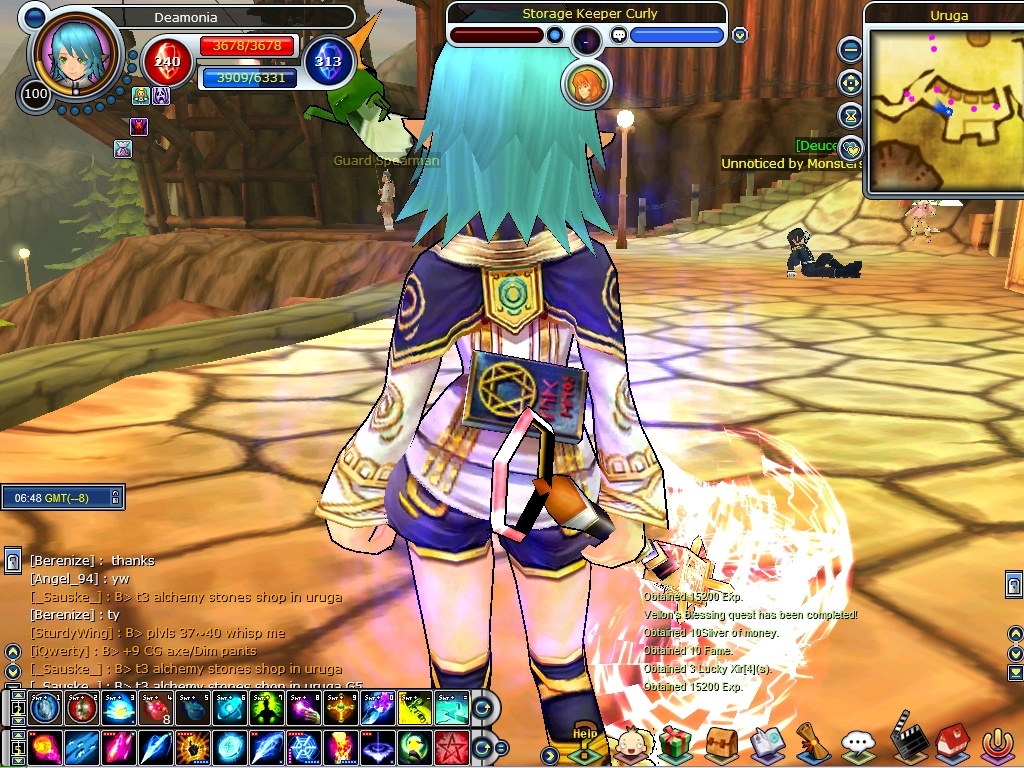Click the baby face character icon

[x=630, y=744]
